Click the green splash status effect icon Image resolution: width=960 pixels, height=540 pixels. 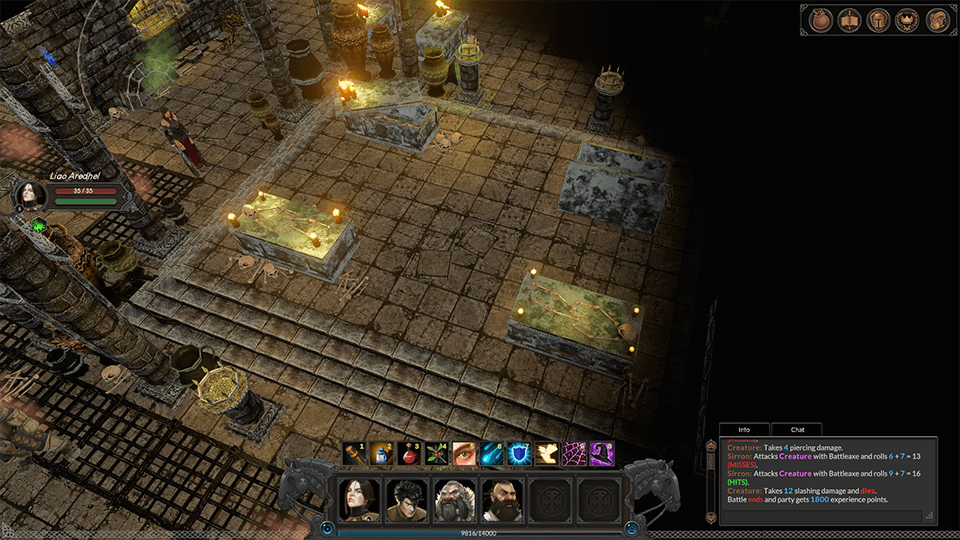coord(39,226)
